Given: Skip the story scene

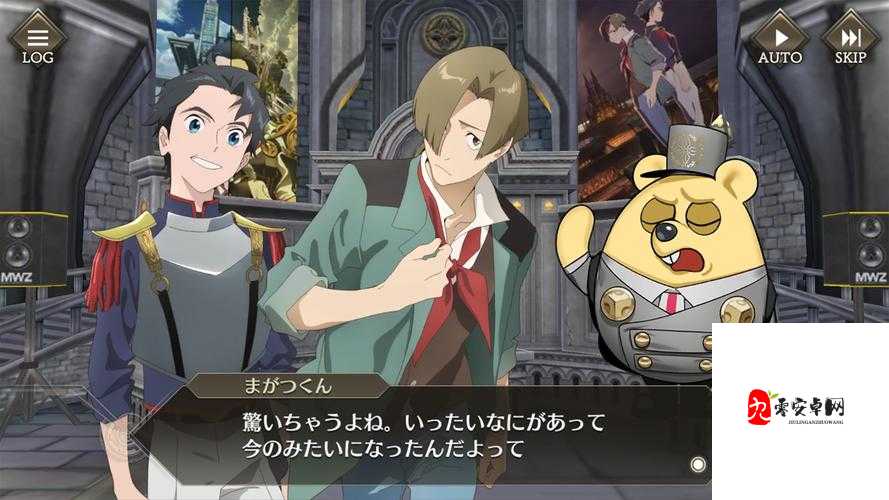Looking at the screenshot, I should click(850, 39).
